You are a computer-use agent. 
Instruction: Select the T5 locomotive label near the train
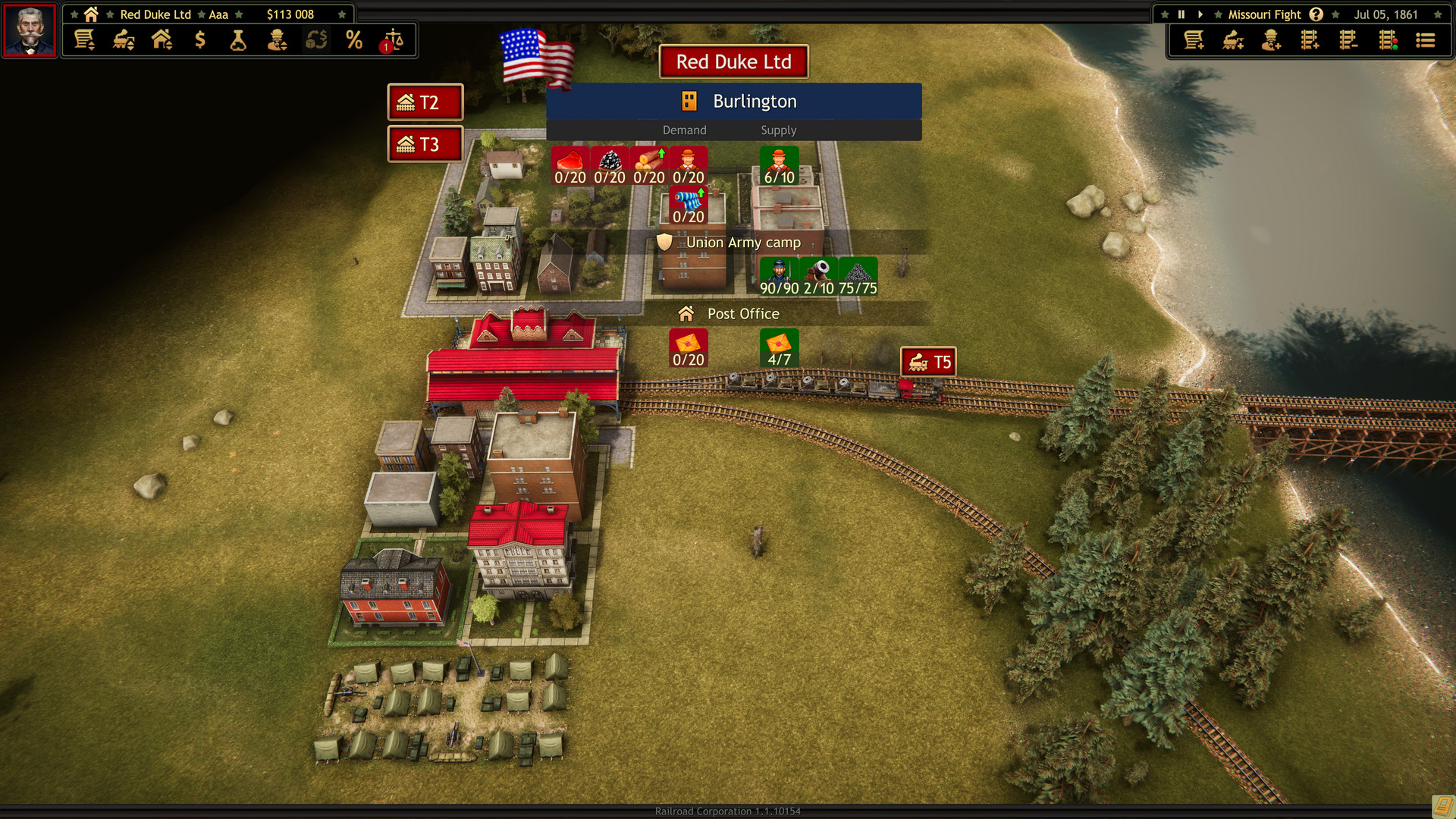(x=928, y=362)
